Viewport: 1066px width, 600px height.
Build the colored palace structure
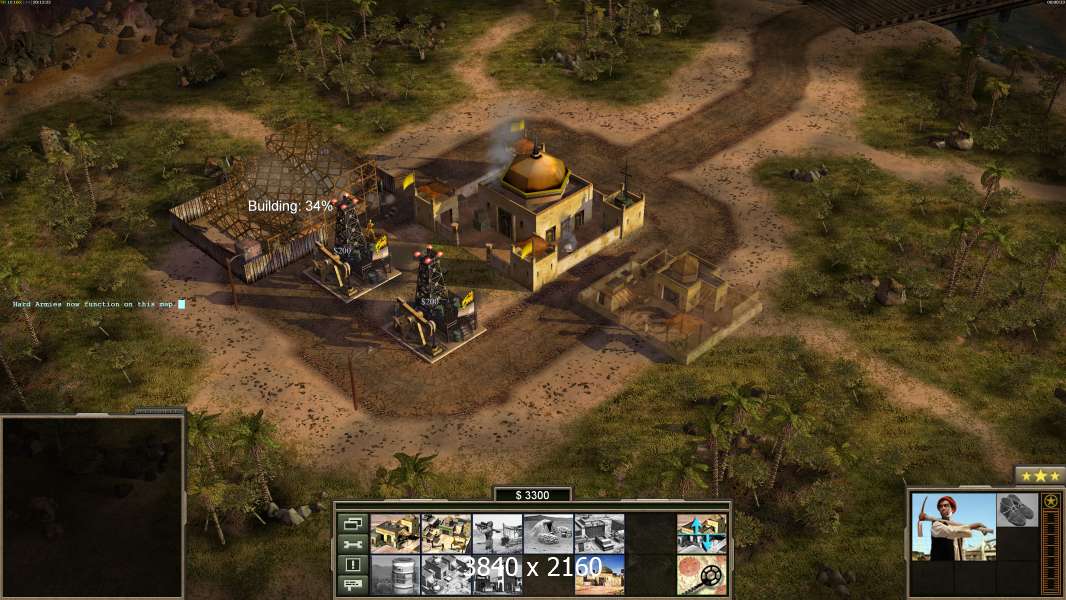[599, 575]
